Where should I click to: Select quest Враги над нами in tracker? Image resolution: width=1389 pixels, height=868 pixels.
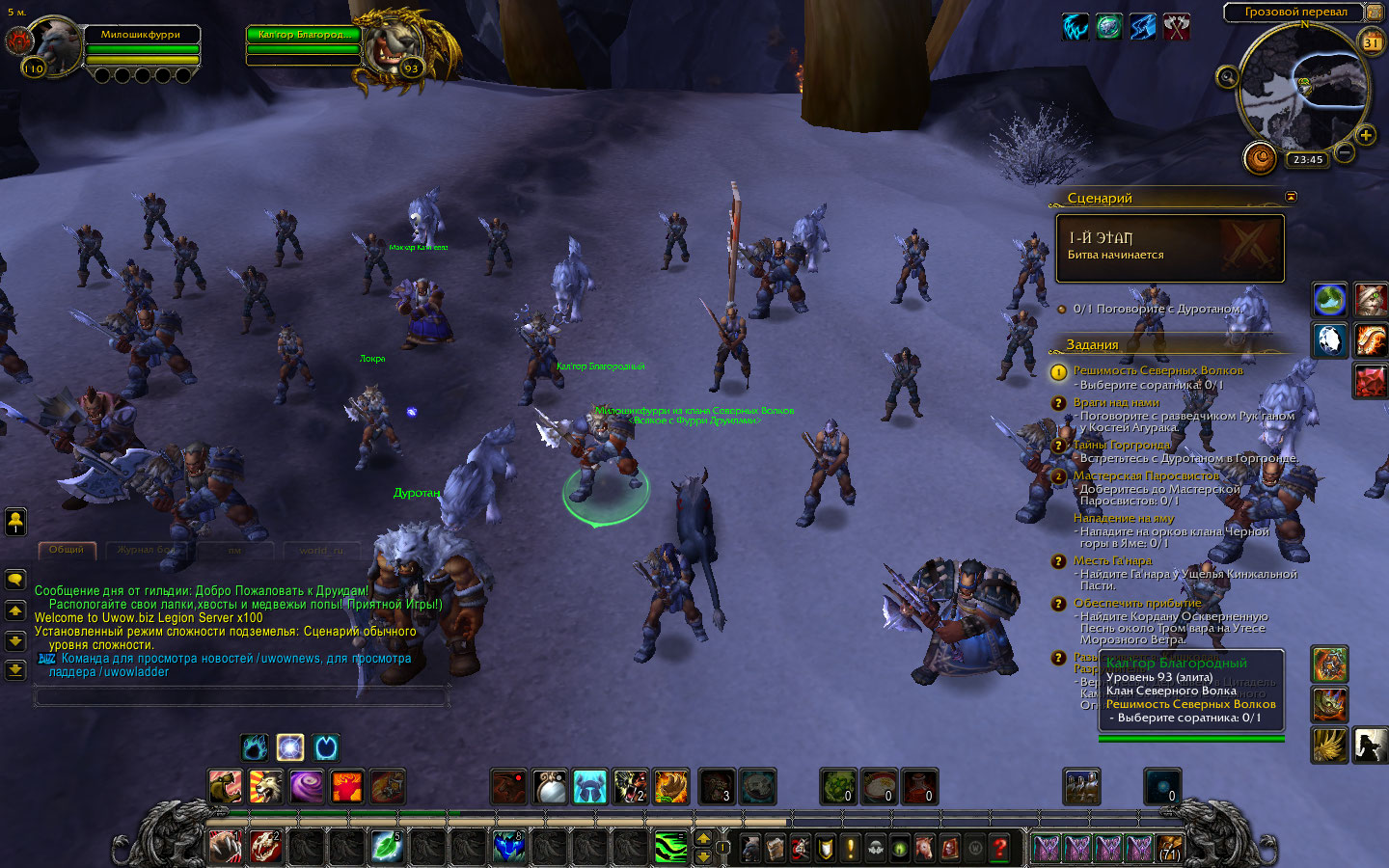click(1116, 403)
